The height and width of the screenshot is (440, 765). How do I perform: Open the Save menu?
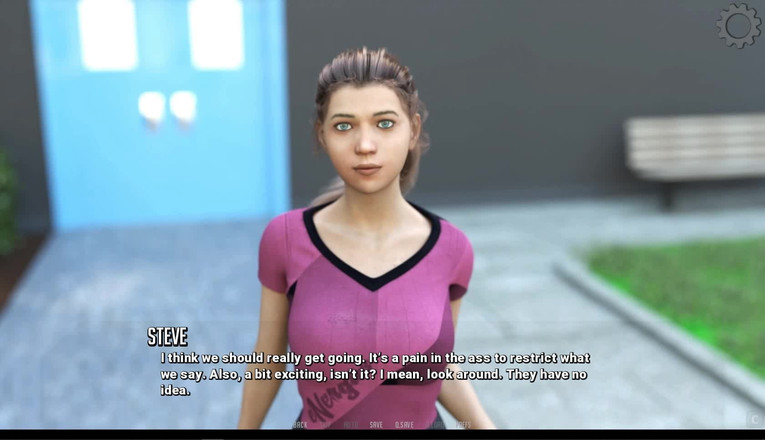(x=376, y=425)
